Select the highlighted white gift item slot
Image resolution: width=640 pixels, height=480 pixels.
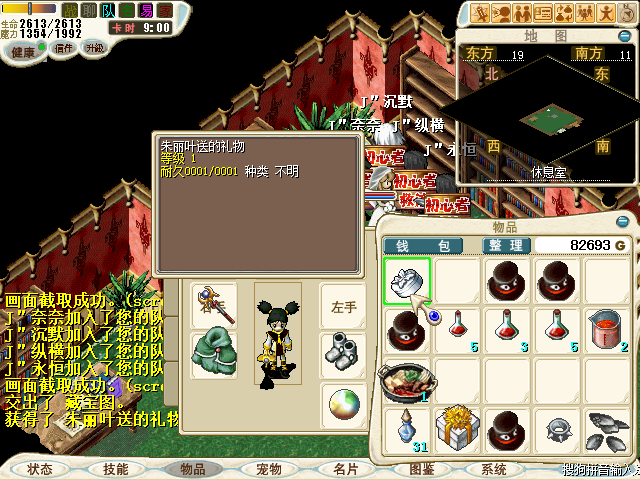click(408, 280)
